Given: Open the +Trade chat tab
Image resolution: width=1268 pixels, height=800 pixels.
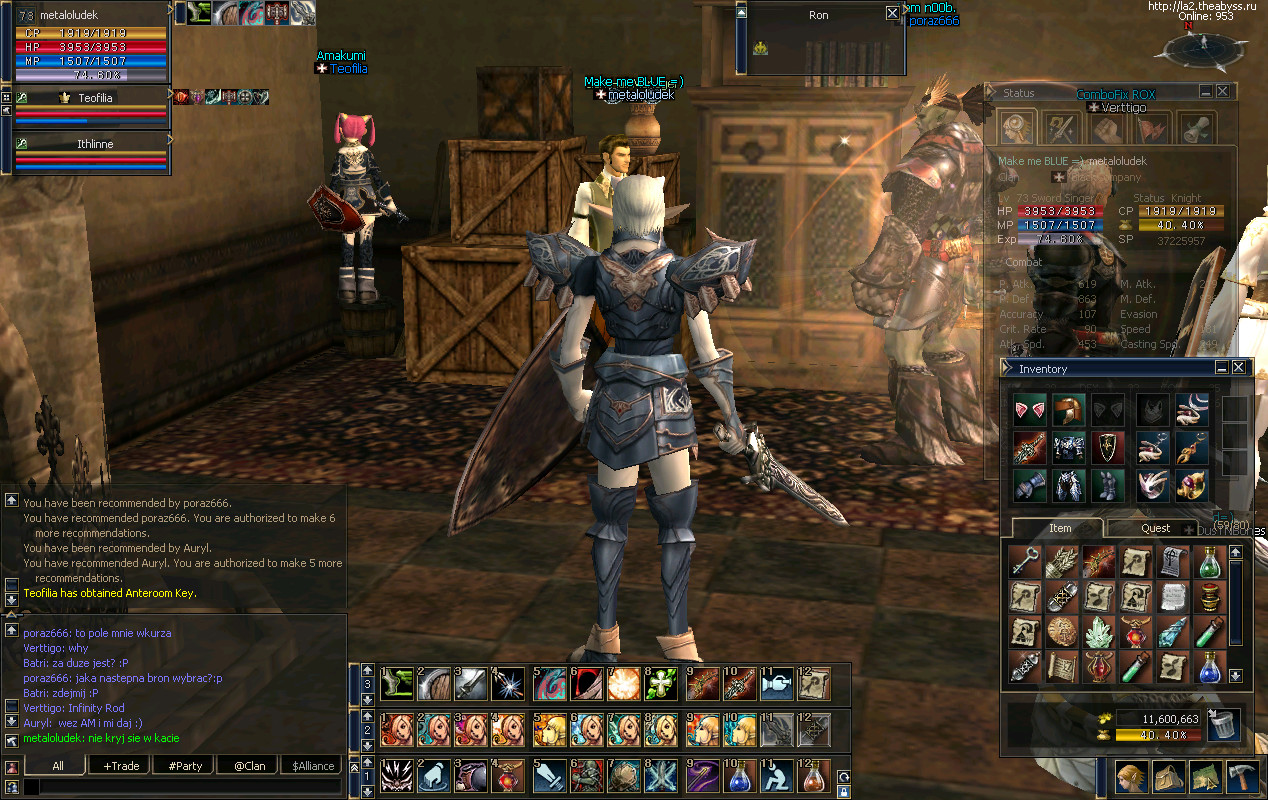Looking at the screenshot, I should click(120, 765).
